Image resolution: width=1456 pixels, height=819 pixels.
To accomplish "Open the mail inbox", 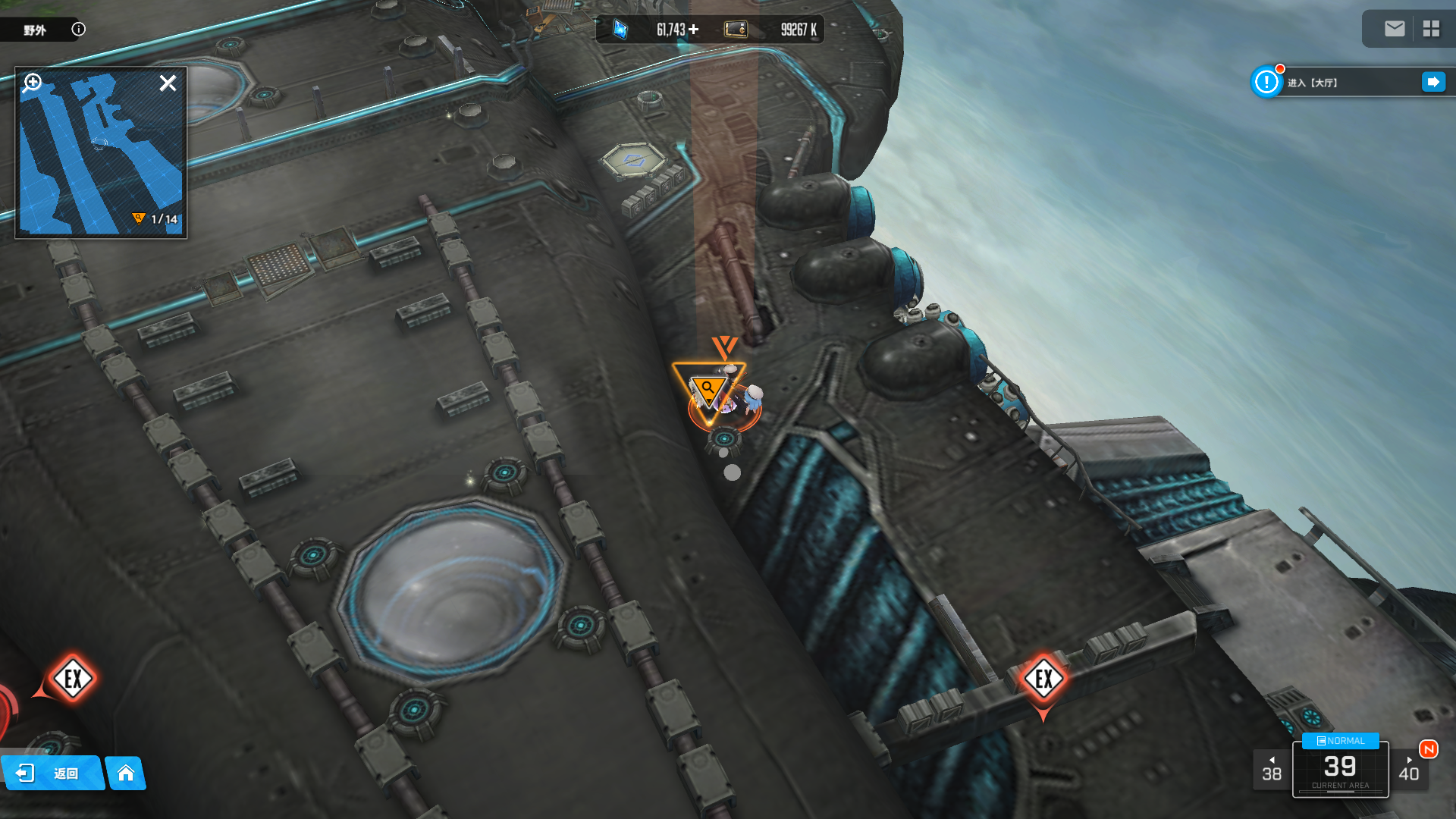I will point(1394,29).
